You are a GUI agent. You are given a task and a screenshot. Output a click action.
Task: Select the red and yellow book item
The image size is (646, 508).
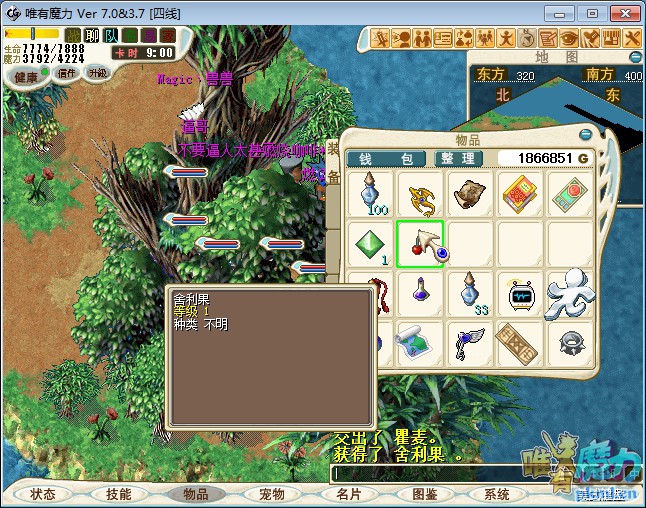(519, 193)
